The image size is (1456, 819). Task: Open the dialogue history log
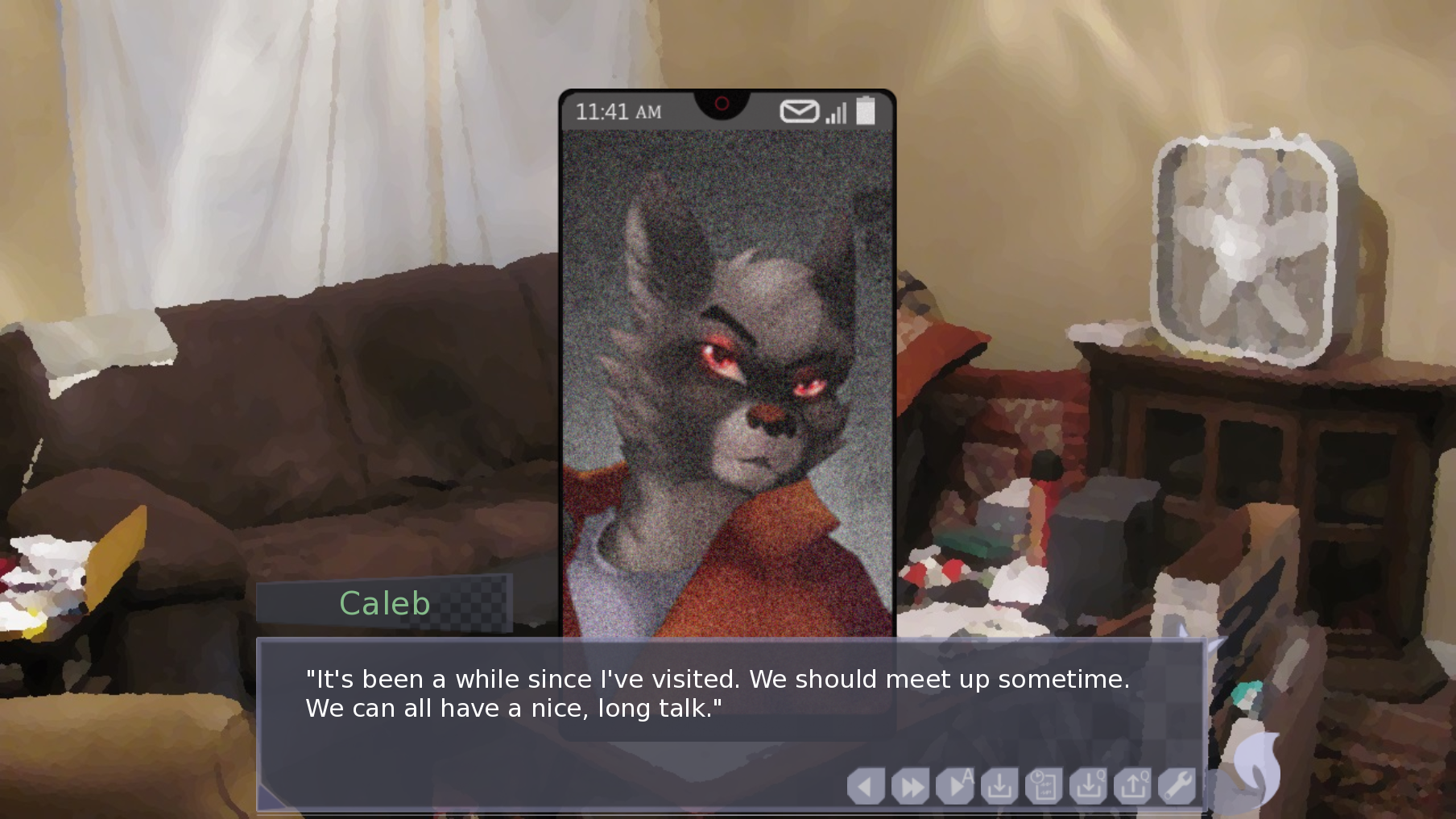coord(1044,786)
